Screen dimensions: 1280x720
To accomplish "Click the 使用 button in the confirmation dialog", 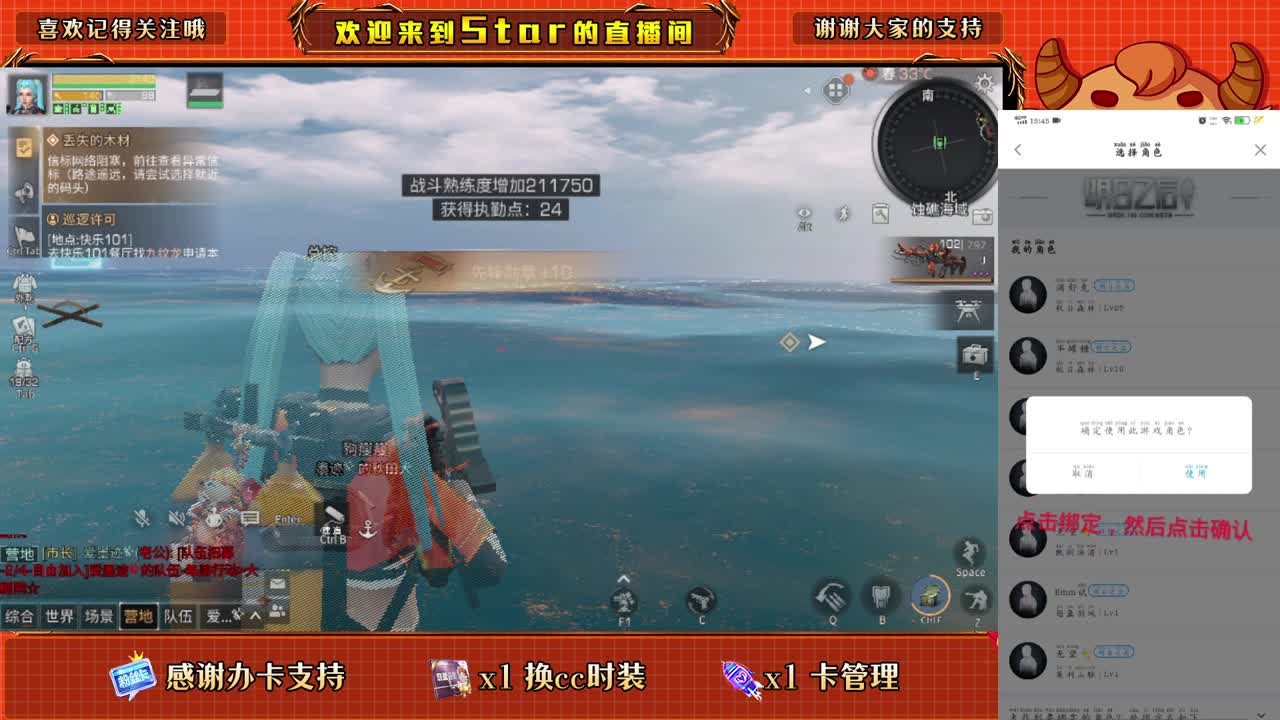I will click(x=1197, y=473).
